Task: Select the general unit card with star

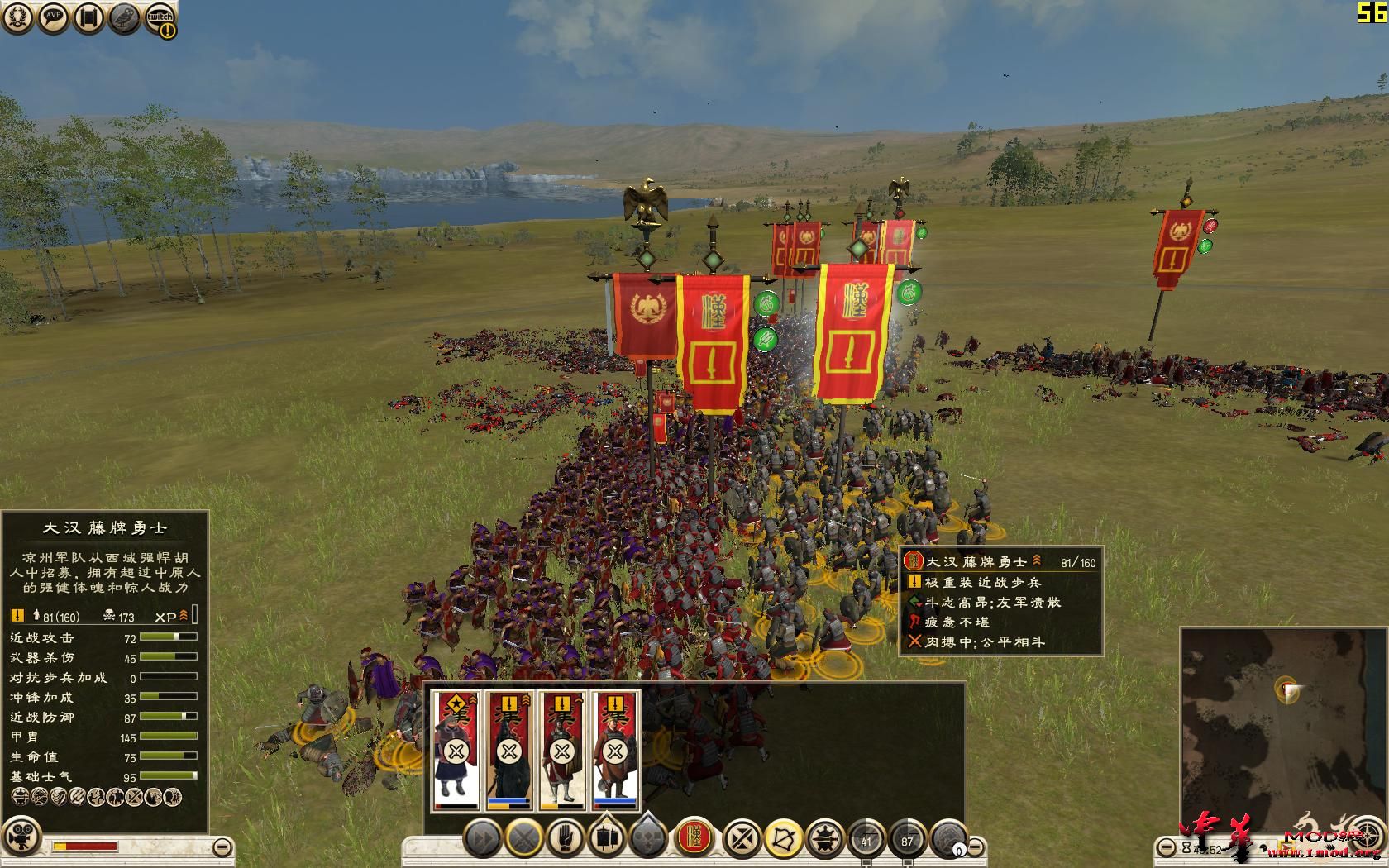Action: (x=455, y=751)
